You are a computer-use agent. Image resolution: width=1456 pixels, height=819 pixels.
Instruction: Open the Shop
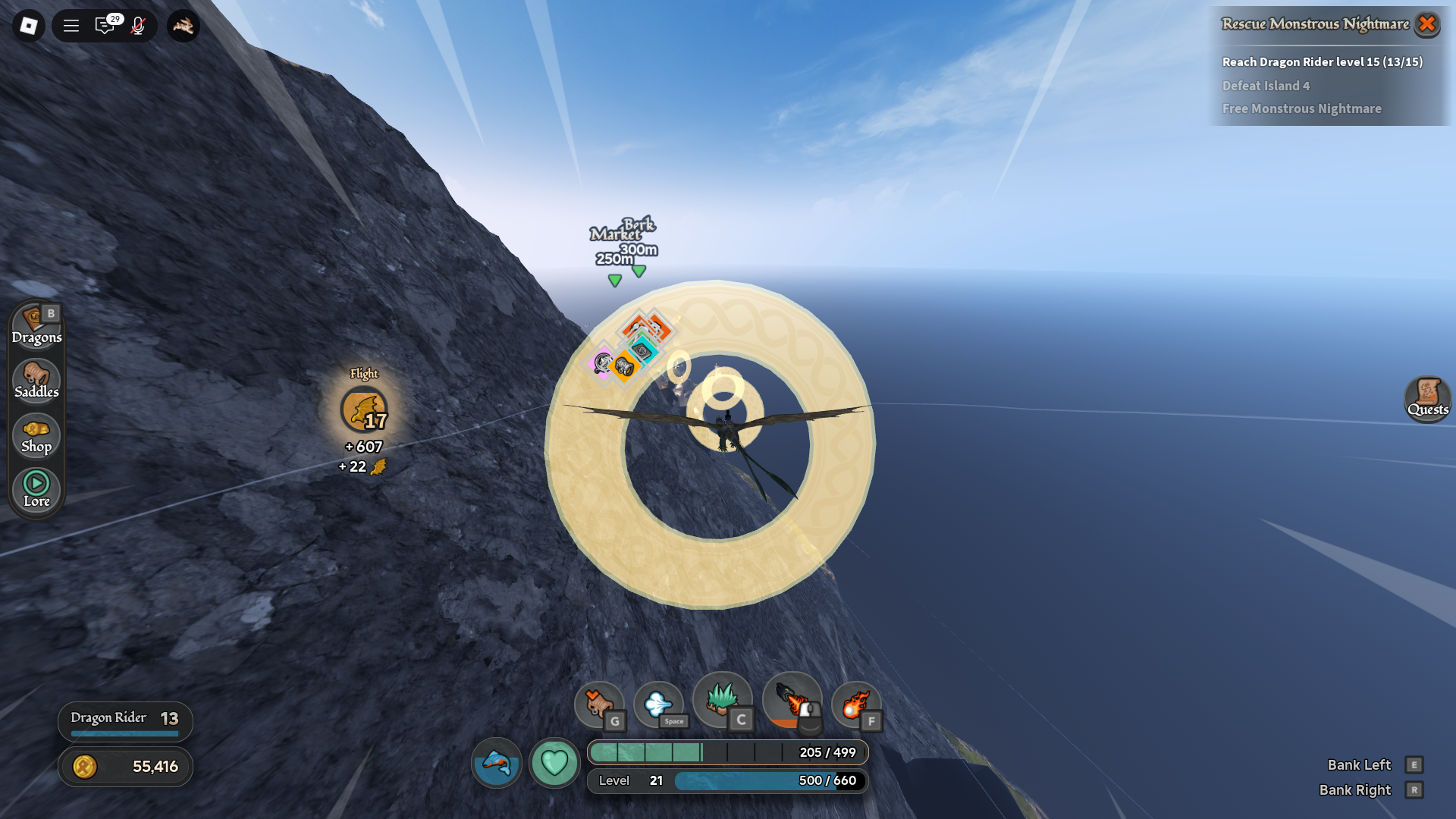pyautogui.click(x=36, y=436)
